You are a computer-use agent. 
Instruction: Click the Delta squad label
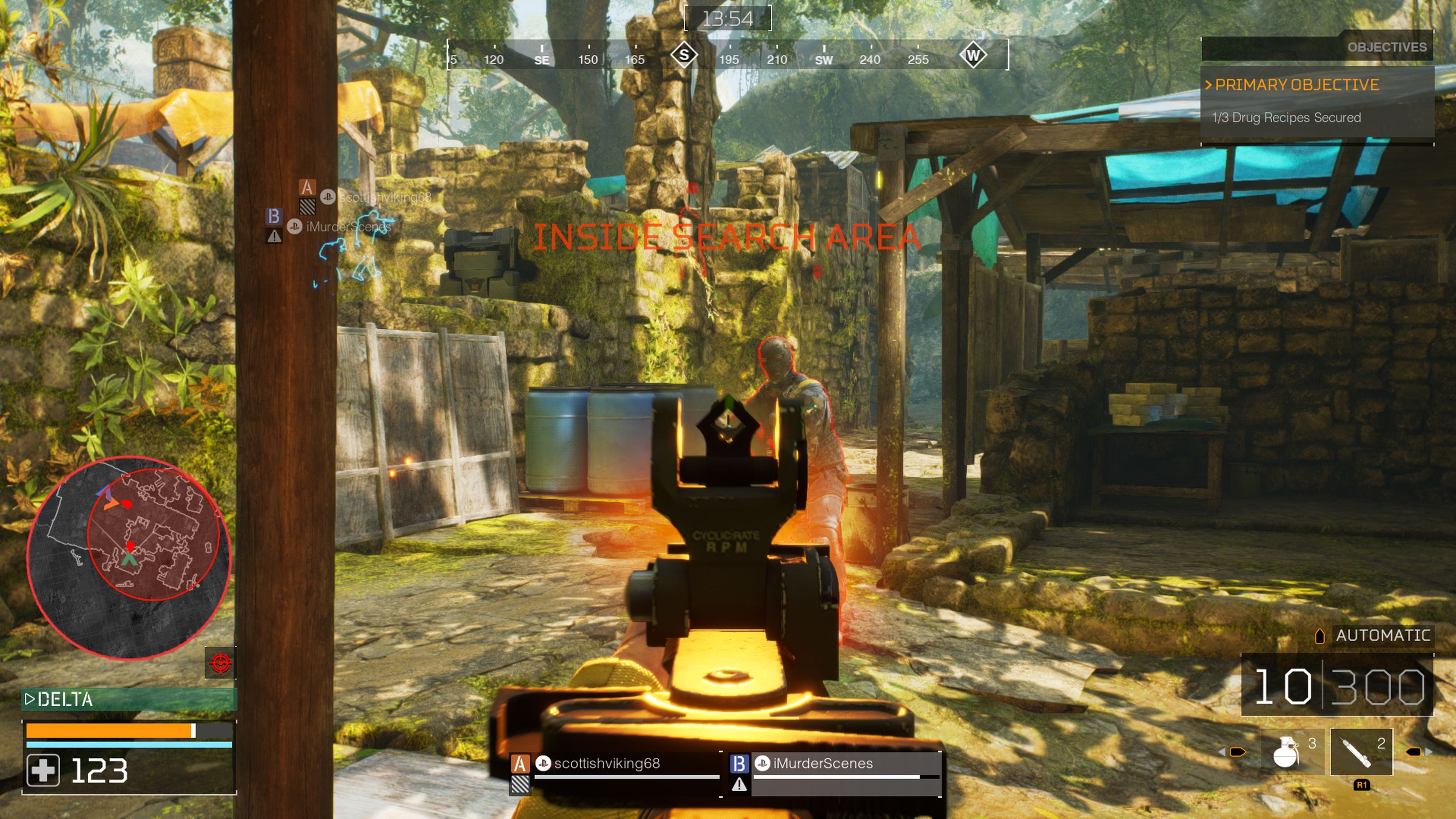click(65, 700)
